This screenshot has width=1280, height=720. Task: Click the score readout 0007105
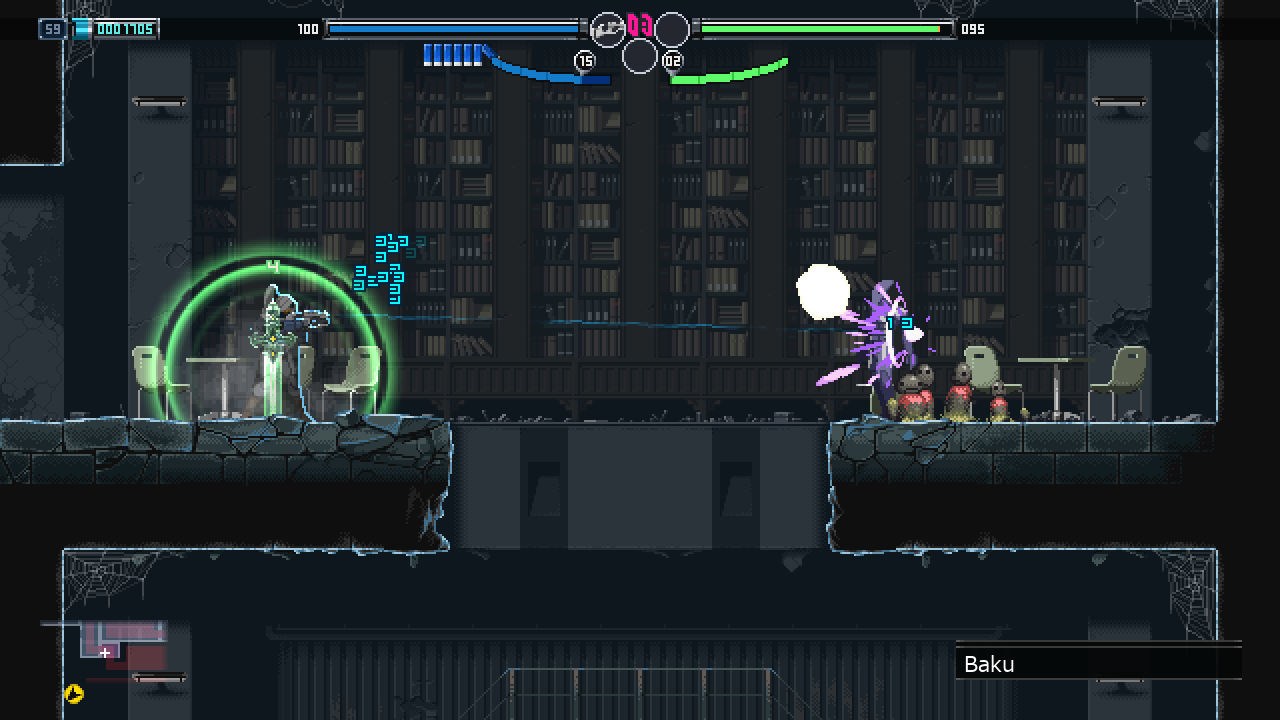(x=124, y=29)
